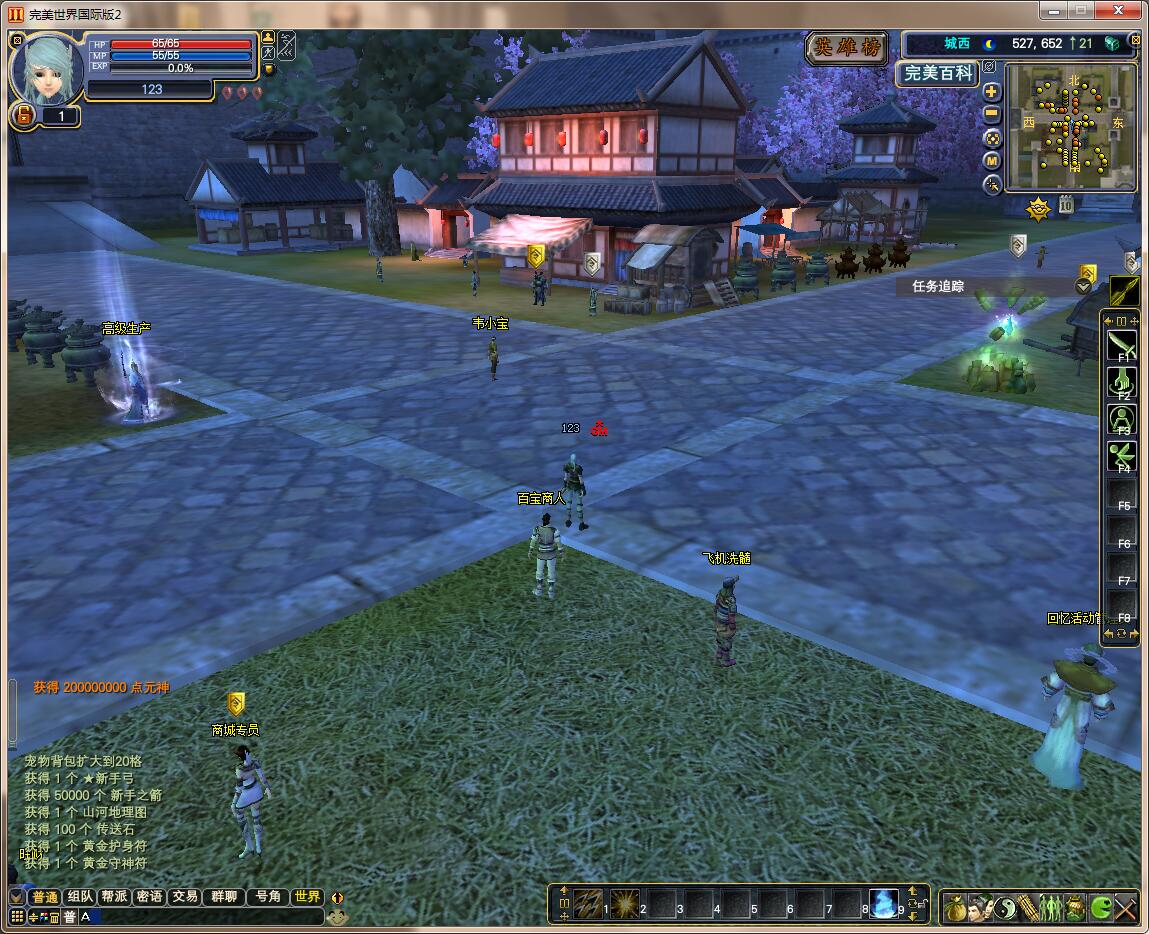Open the 完美百科 encyclopedia

coord(936,73)
